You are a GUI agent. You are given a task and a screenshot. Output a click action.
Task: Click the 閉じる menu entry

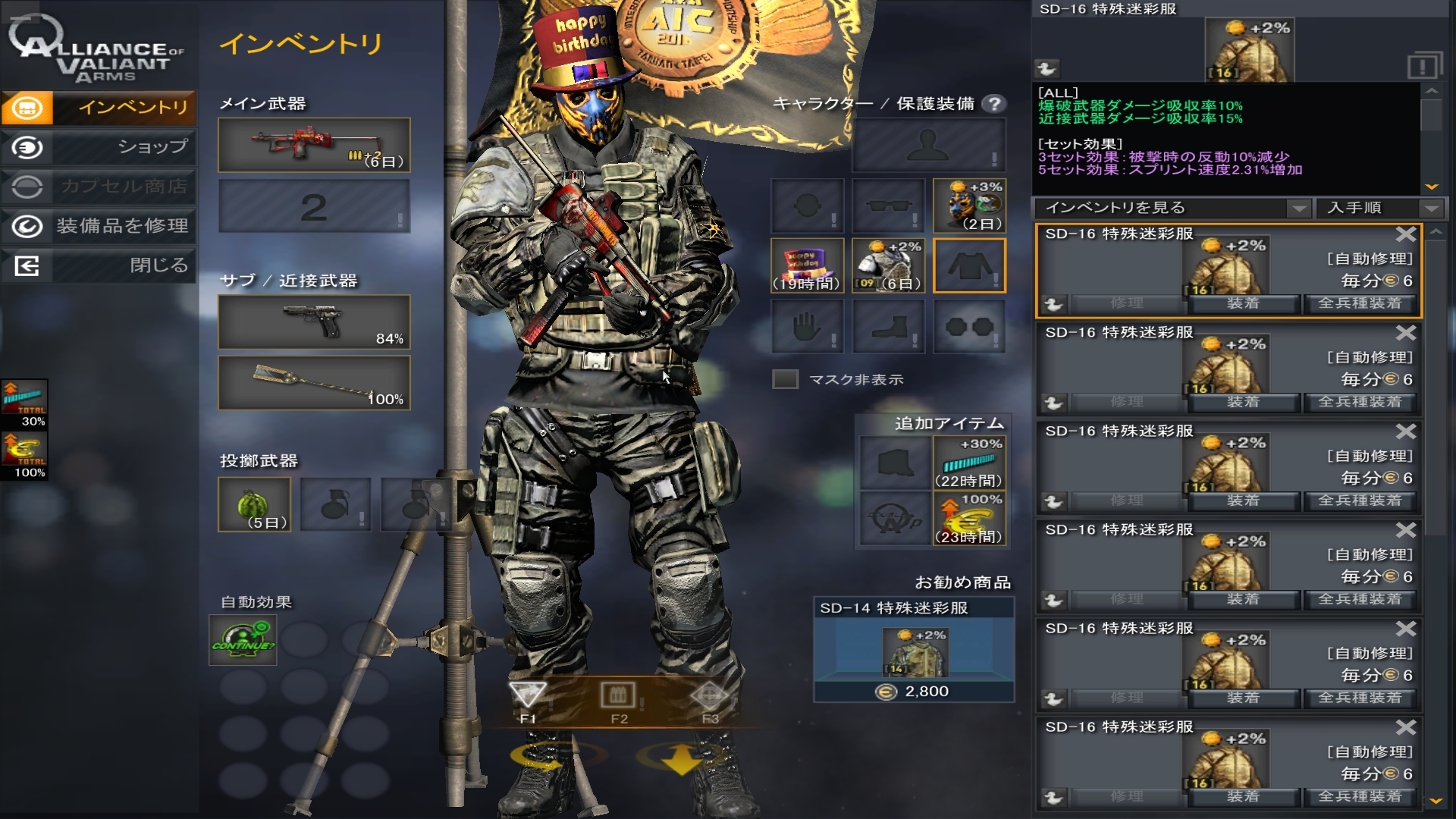(99, 265)
